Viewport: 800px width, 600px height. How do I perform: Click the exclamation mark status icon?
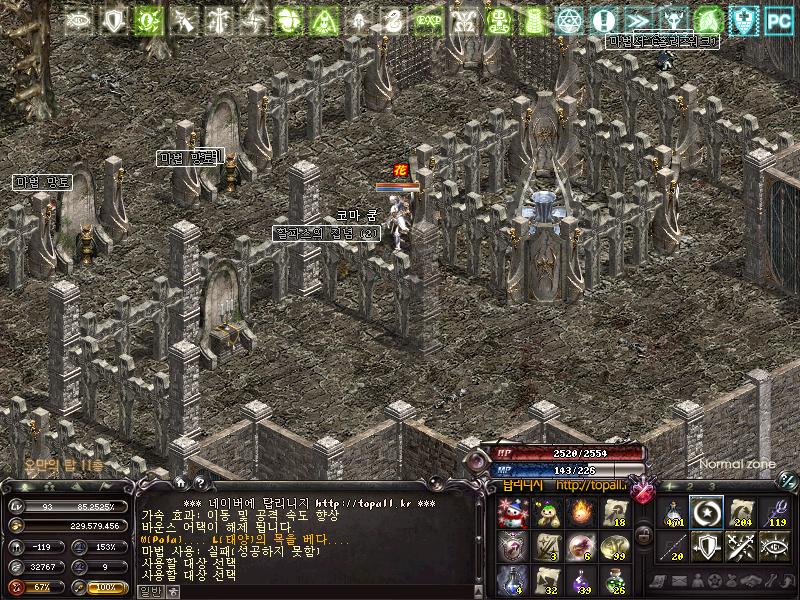pos(602,19)
